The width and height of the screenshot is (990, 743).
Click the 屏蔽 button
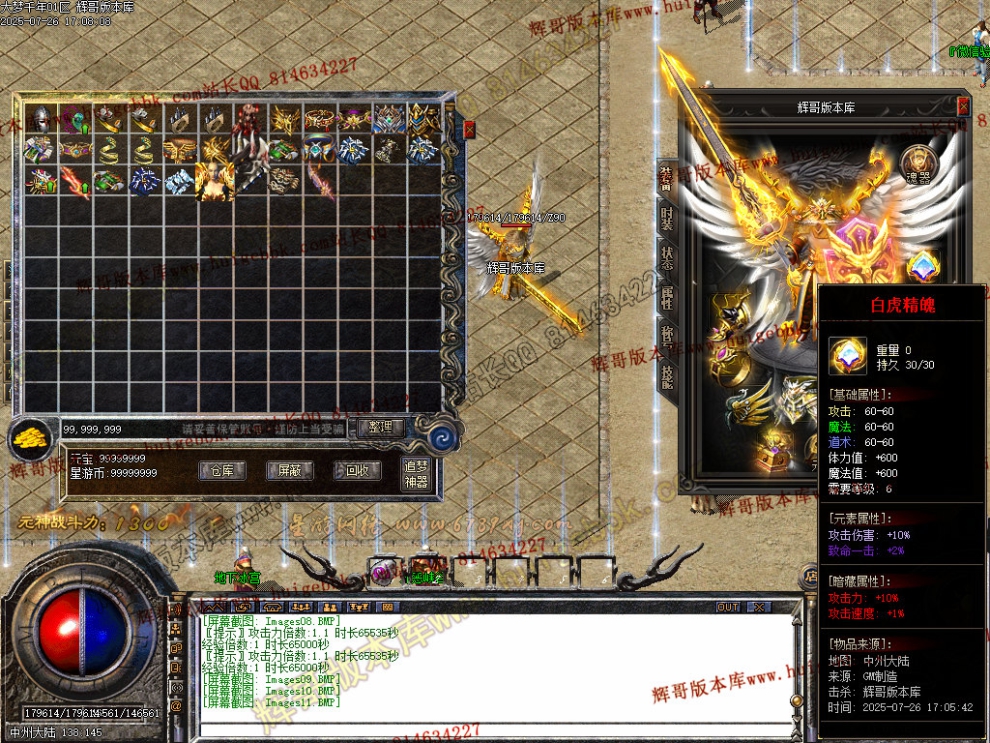tap(290, 470)
